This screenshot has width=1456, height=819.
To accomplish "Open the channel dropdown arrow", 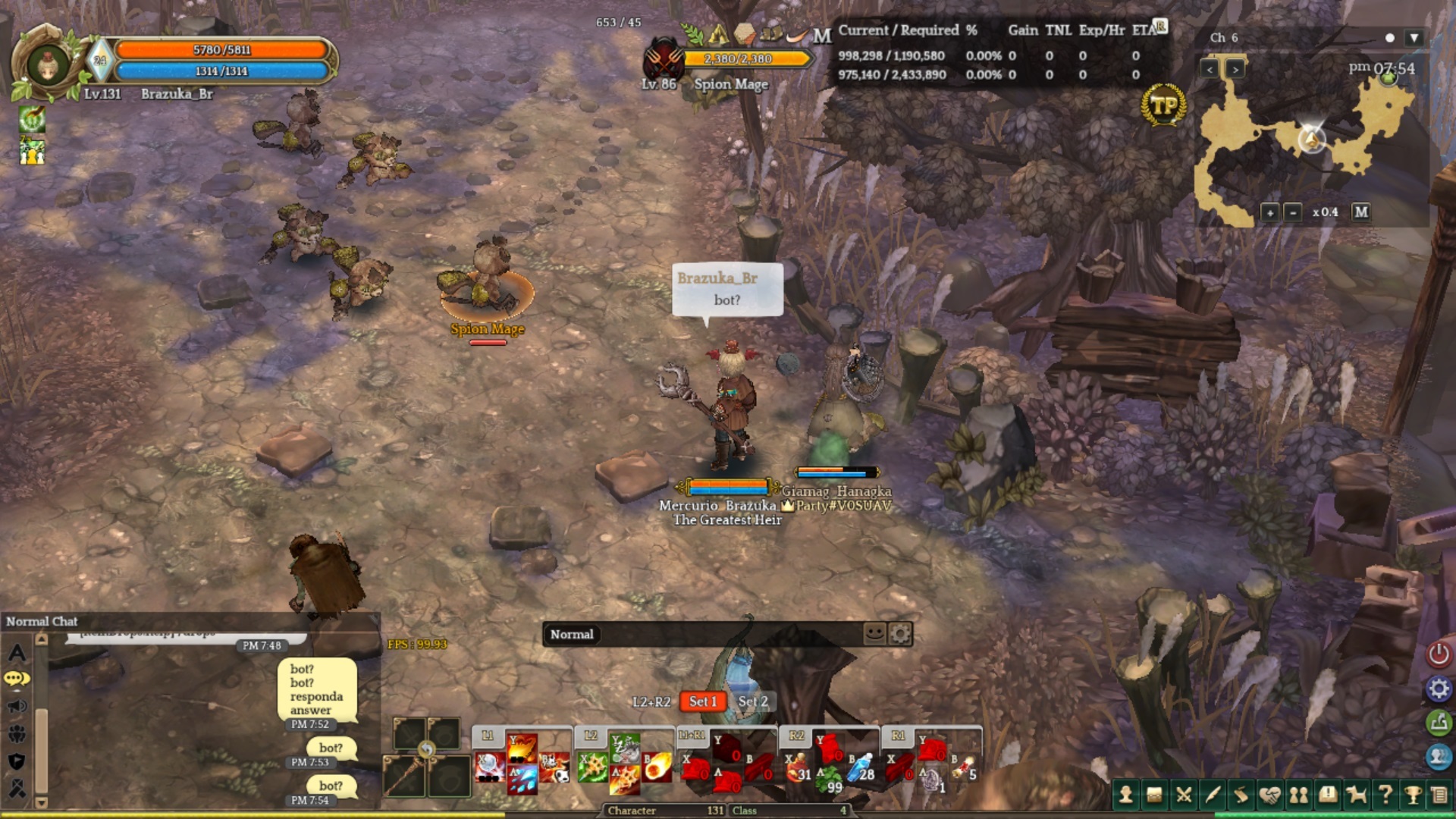I will click(x=1414, y=38).
